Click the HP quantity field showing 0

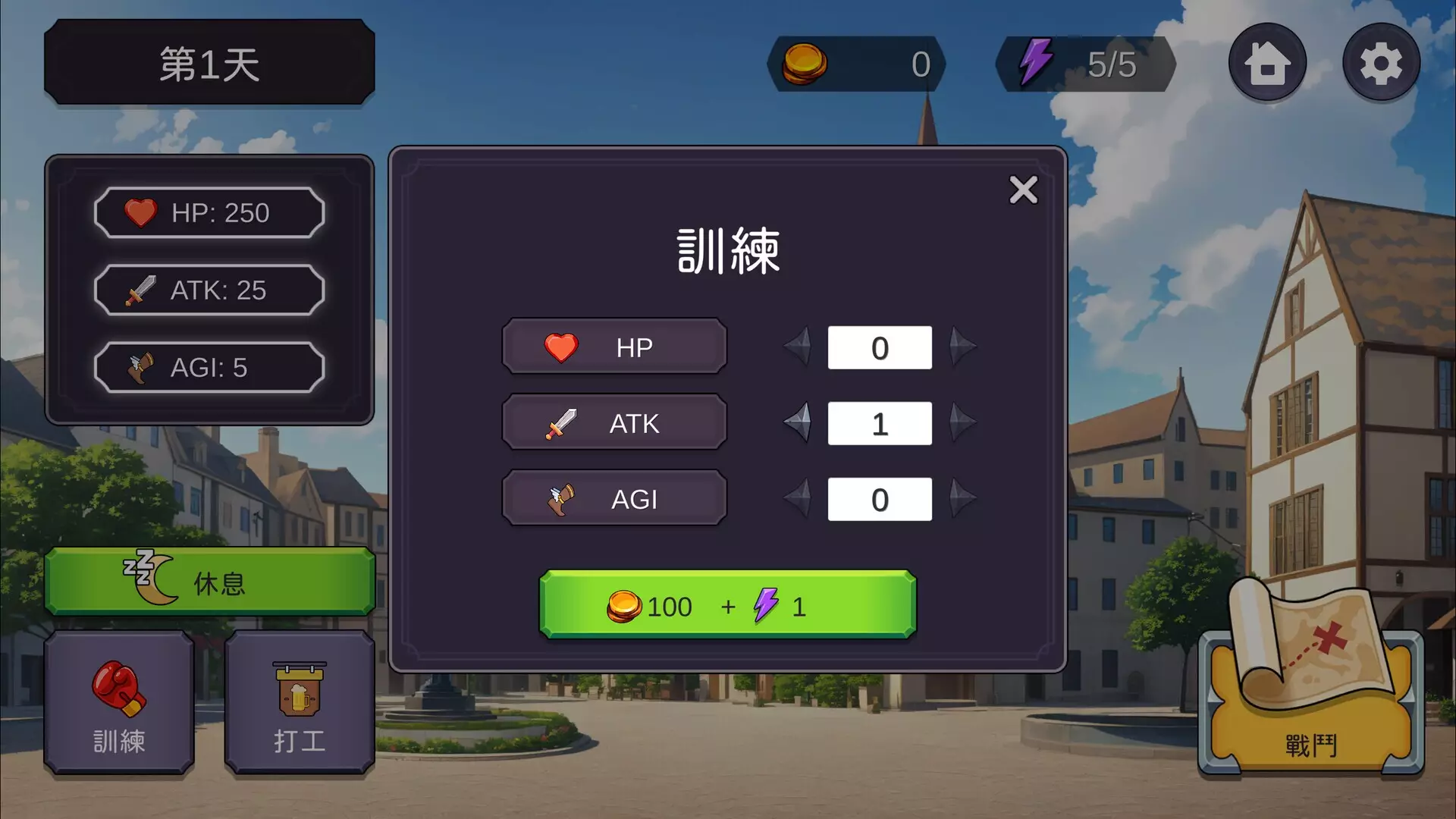[x=880, y=347]
